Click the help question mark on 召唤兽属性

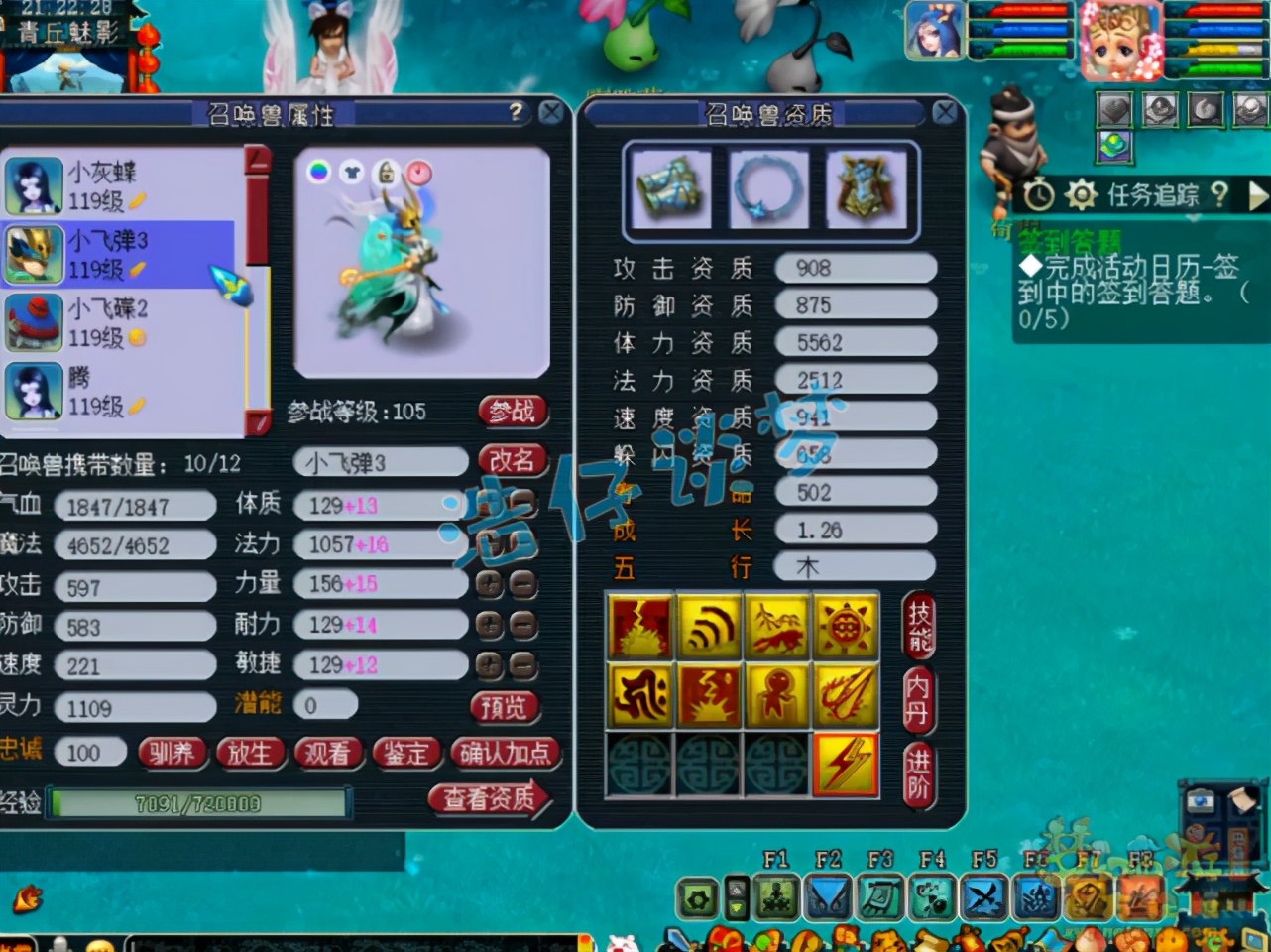pyautogui.click(x=516, y=112)
